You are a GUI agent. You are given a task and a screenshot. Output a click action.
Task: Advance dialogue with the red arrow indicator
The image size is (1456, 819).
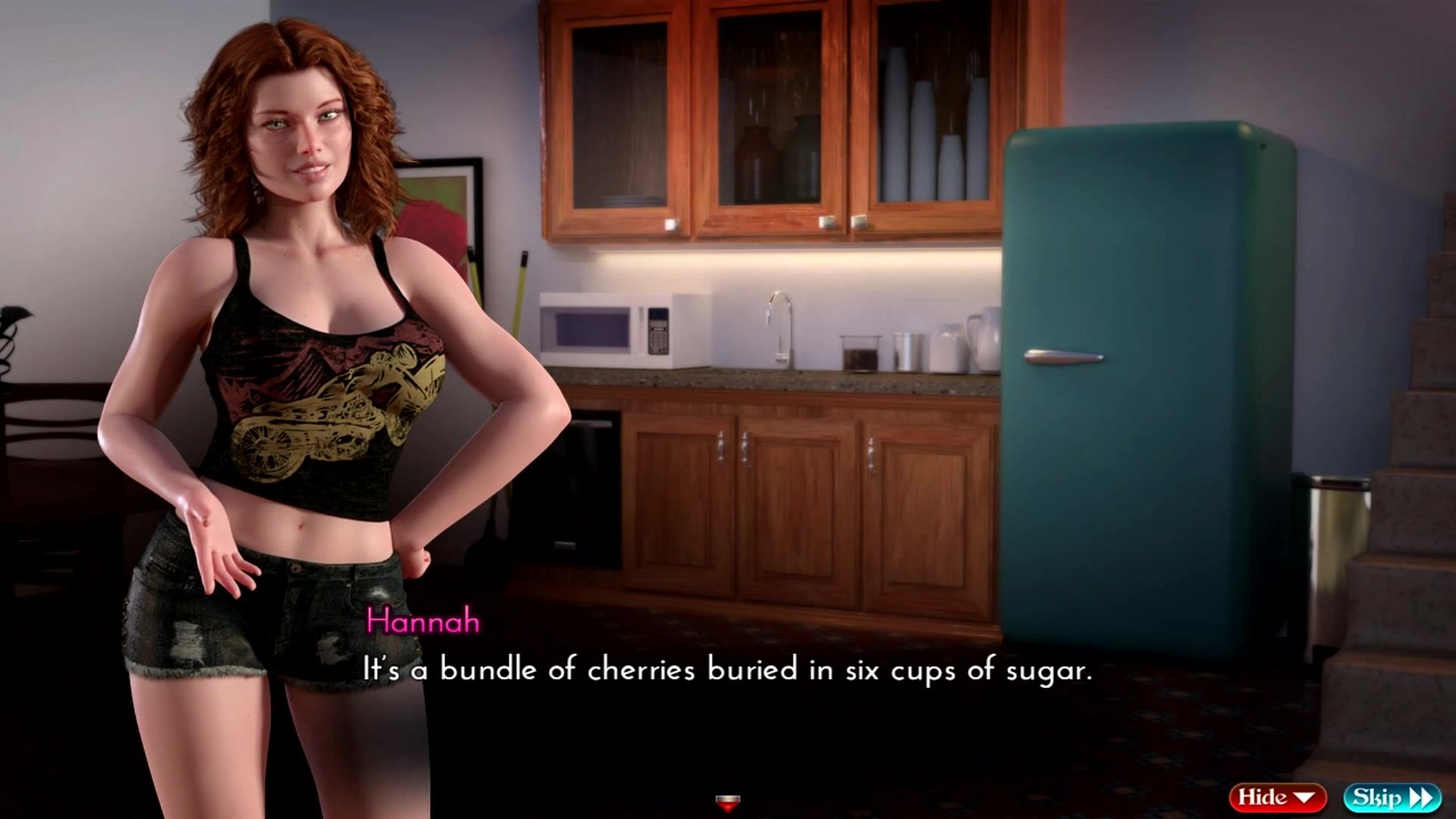coord(727,802)
